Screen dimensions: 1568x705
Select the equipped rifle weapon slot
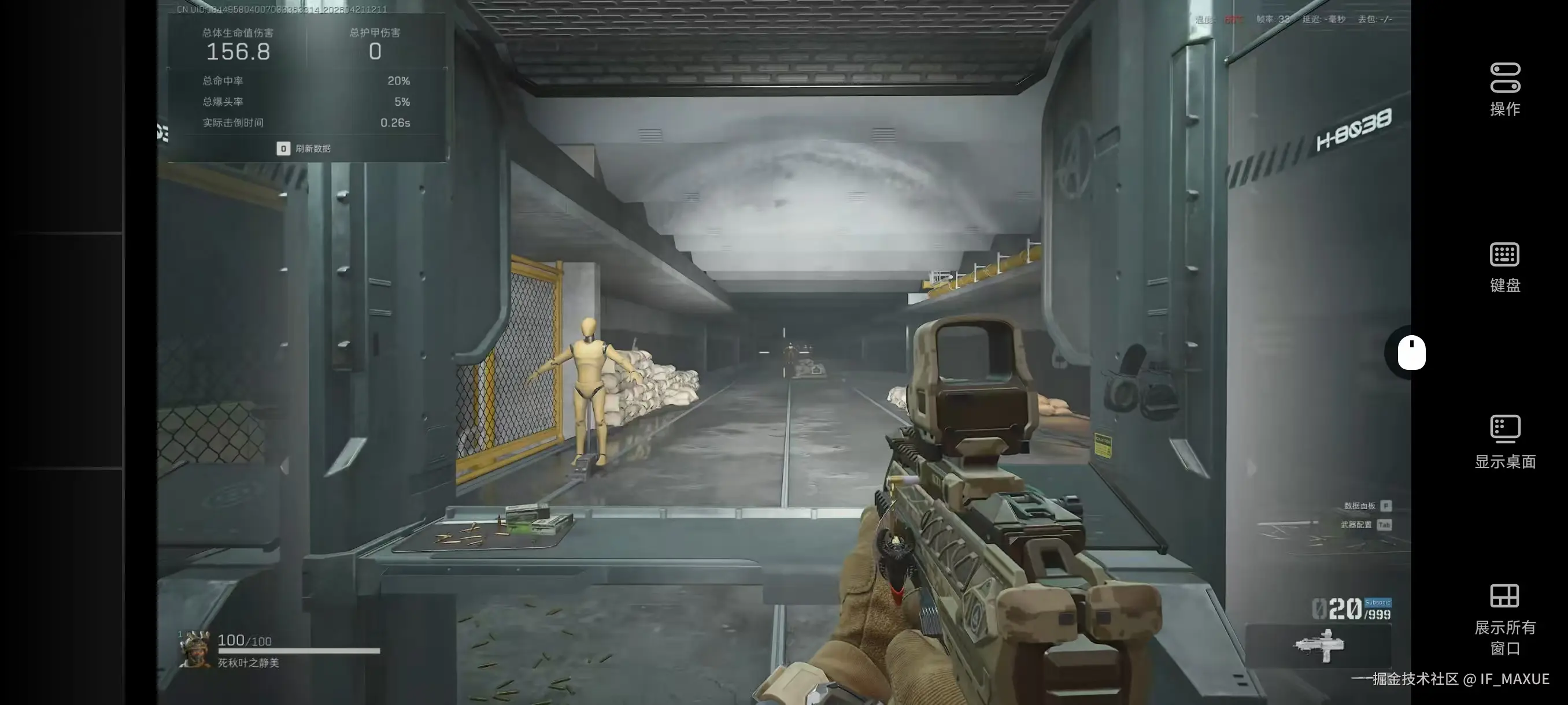(1318, 645)
